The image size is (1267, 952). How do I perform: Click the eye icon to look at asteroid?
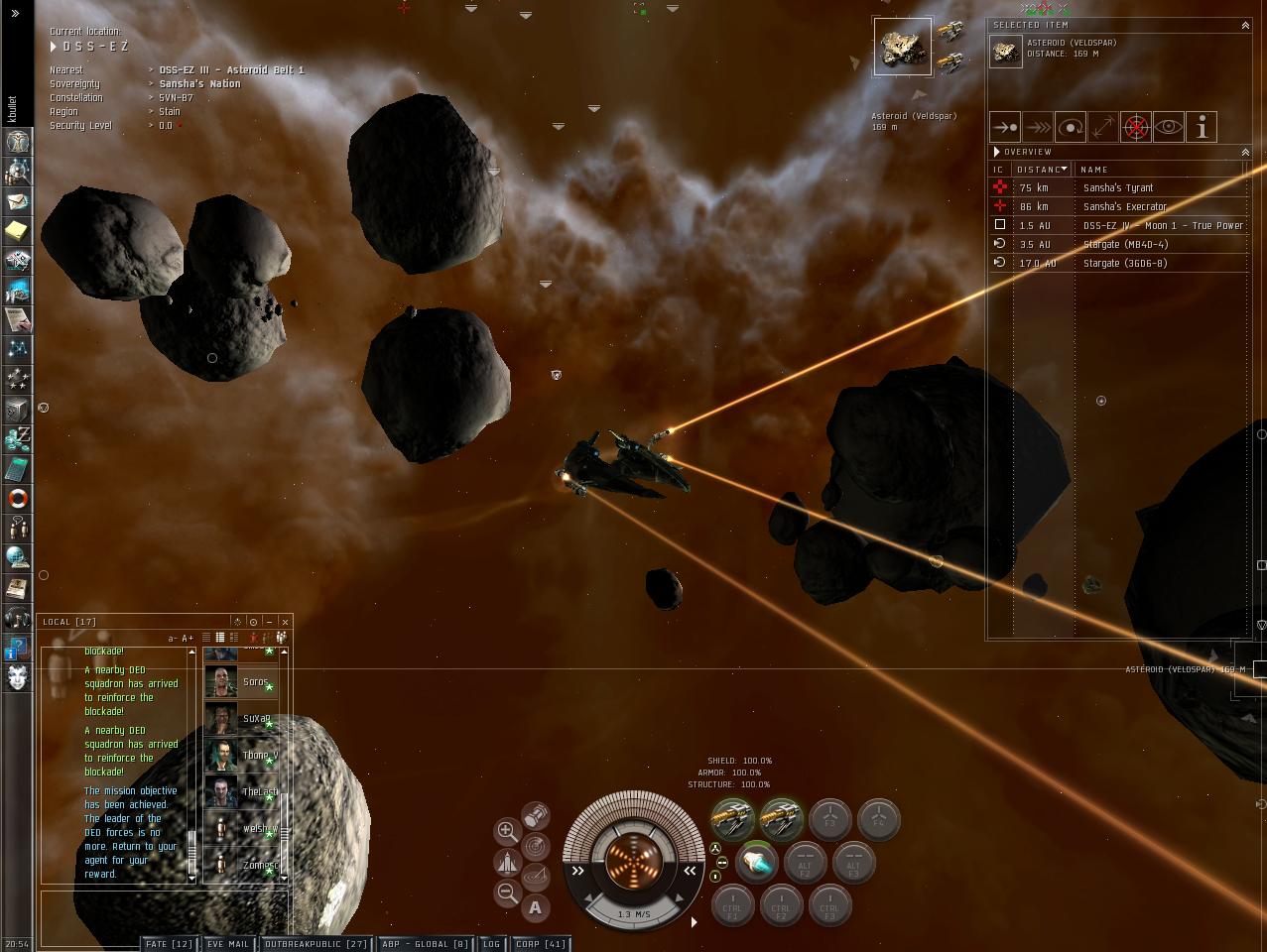click(1169, 127)
